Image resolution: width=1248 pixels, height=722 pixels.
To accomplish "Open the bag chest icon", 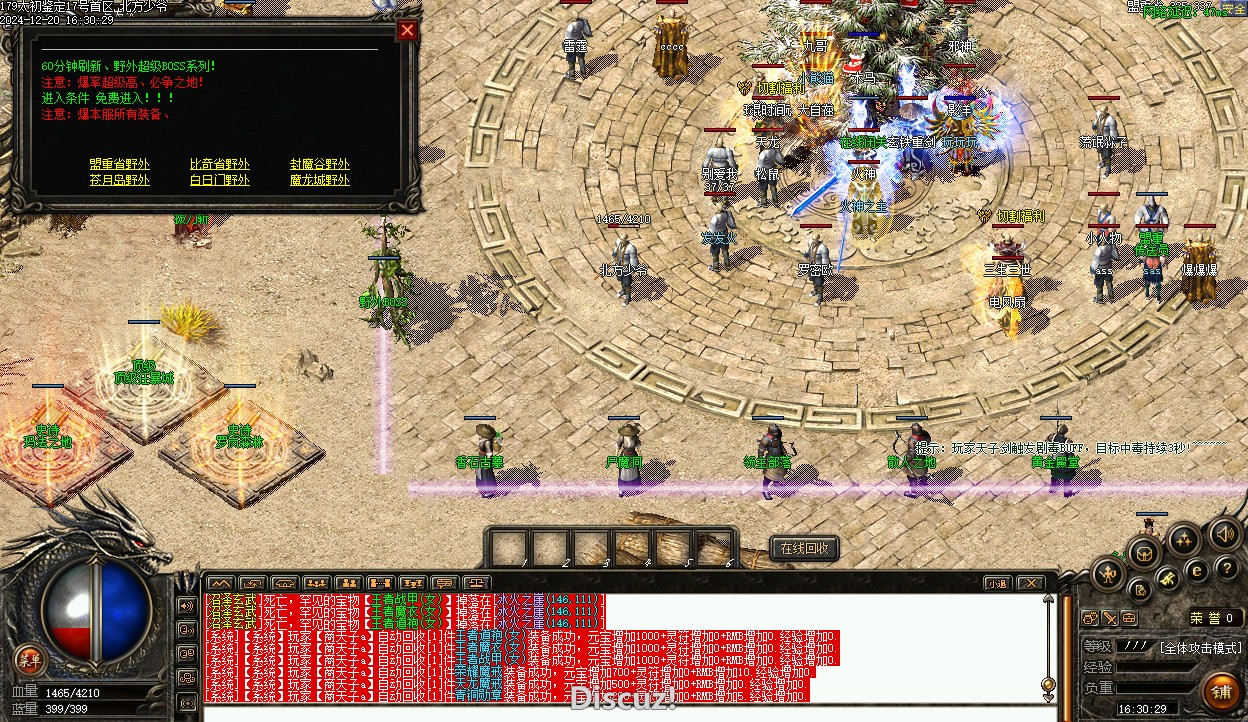I will pyautogui.click(x=1145, y=553).
